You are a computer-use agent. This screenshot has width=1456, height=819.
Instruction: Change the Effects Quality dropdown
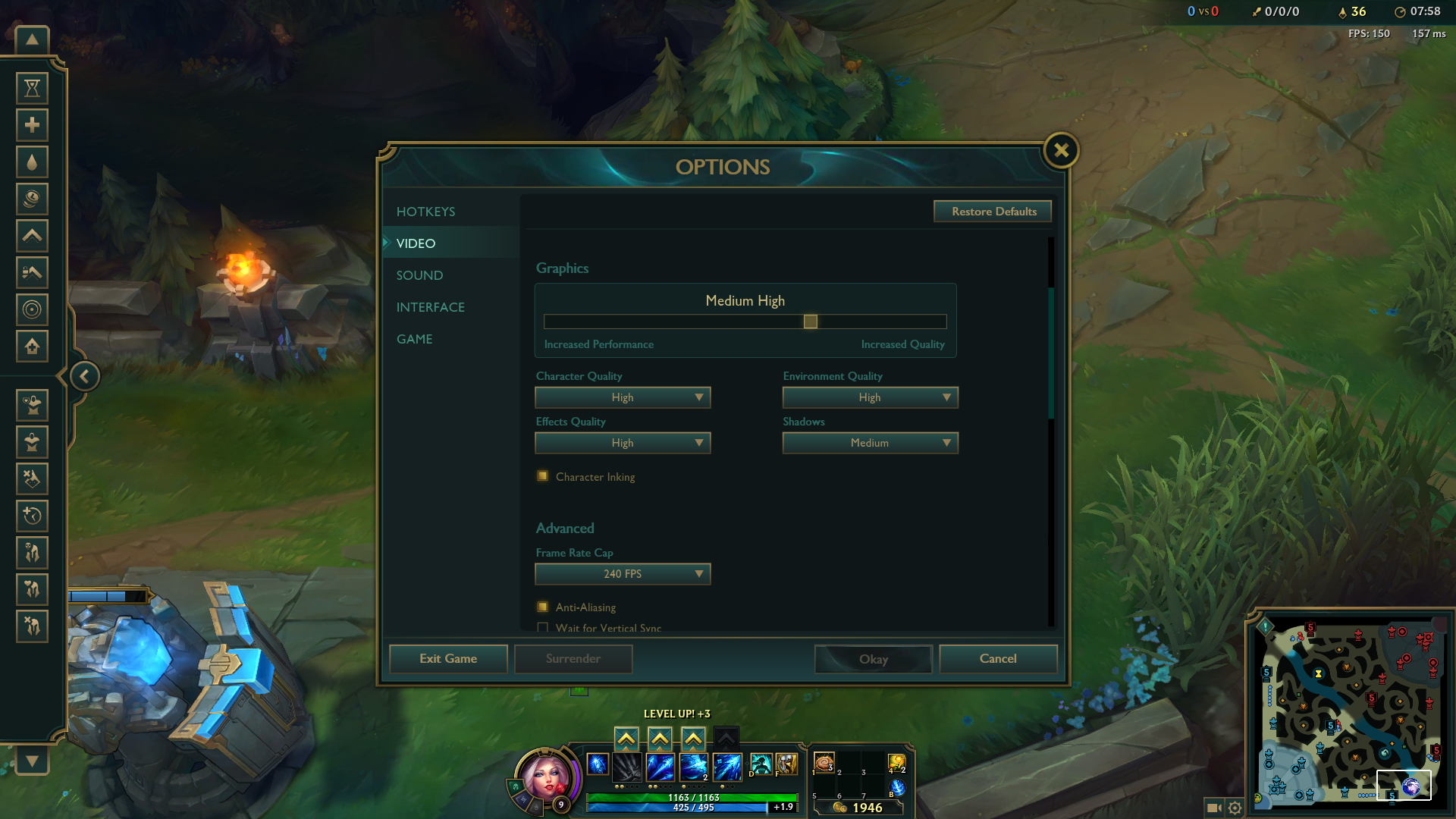(623, 443)
